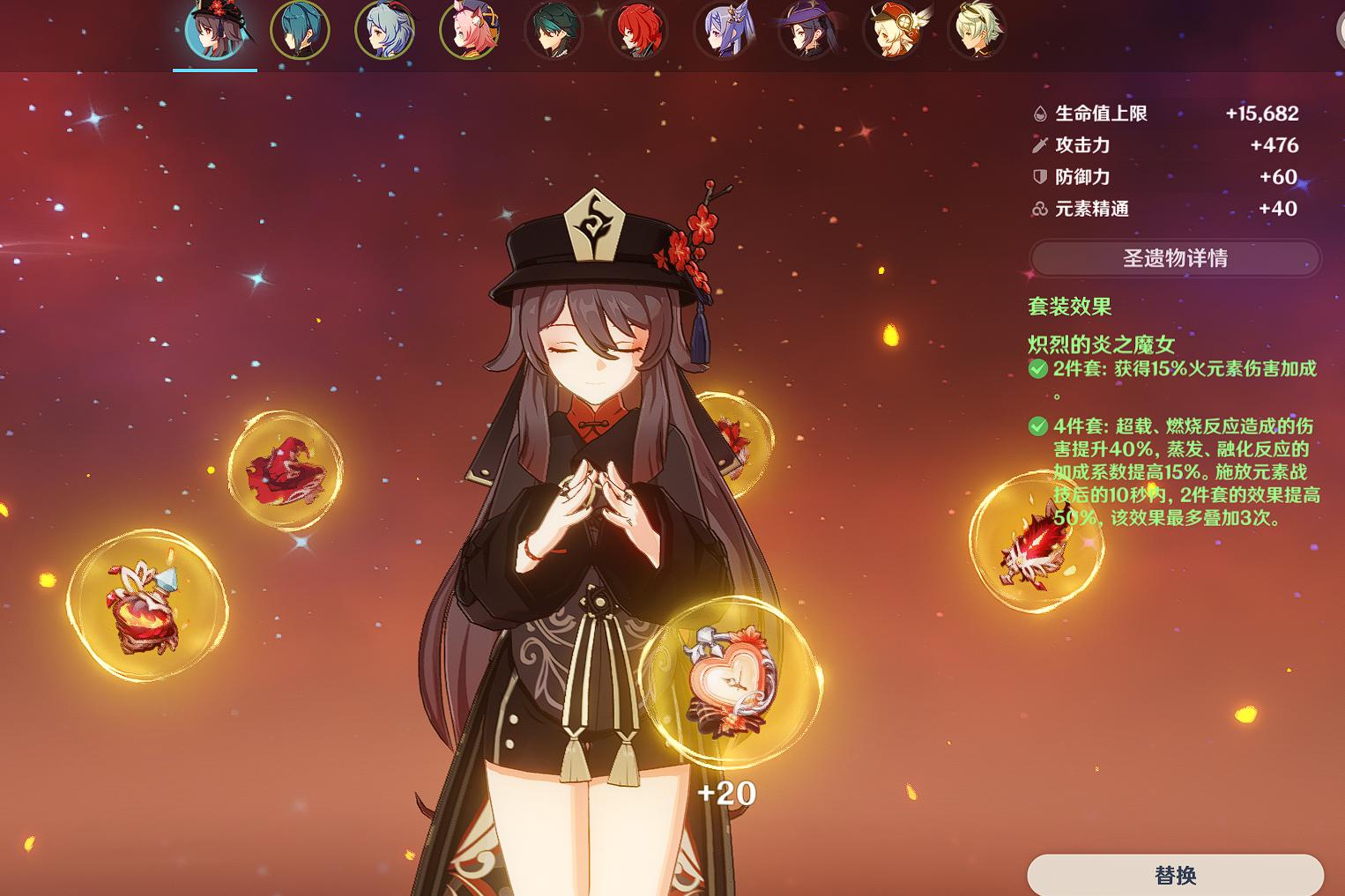Open Keqing's character page via her avatar
This screenshot has width=1345, height=896.
click(x=724, y=29)
